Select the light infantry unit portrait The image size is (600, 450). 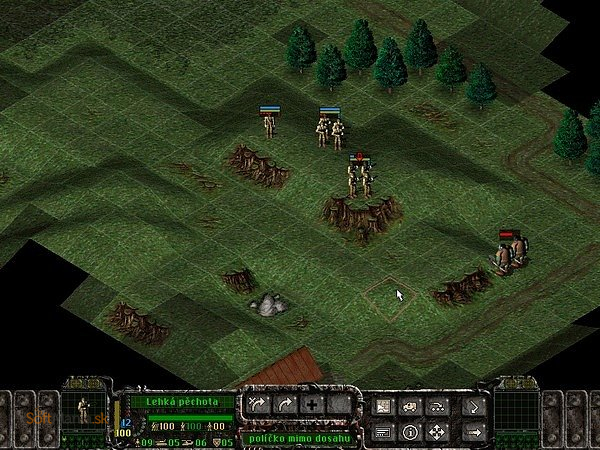(x=84, y=412)
